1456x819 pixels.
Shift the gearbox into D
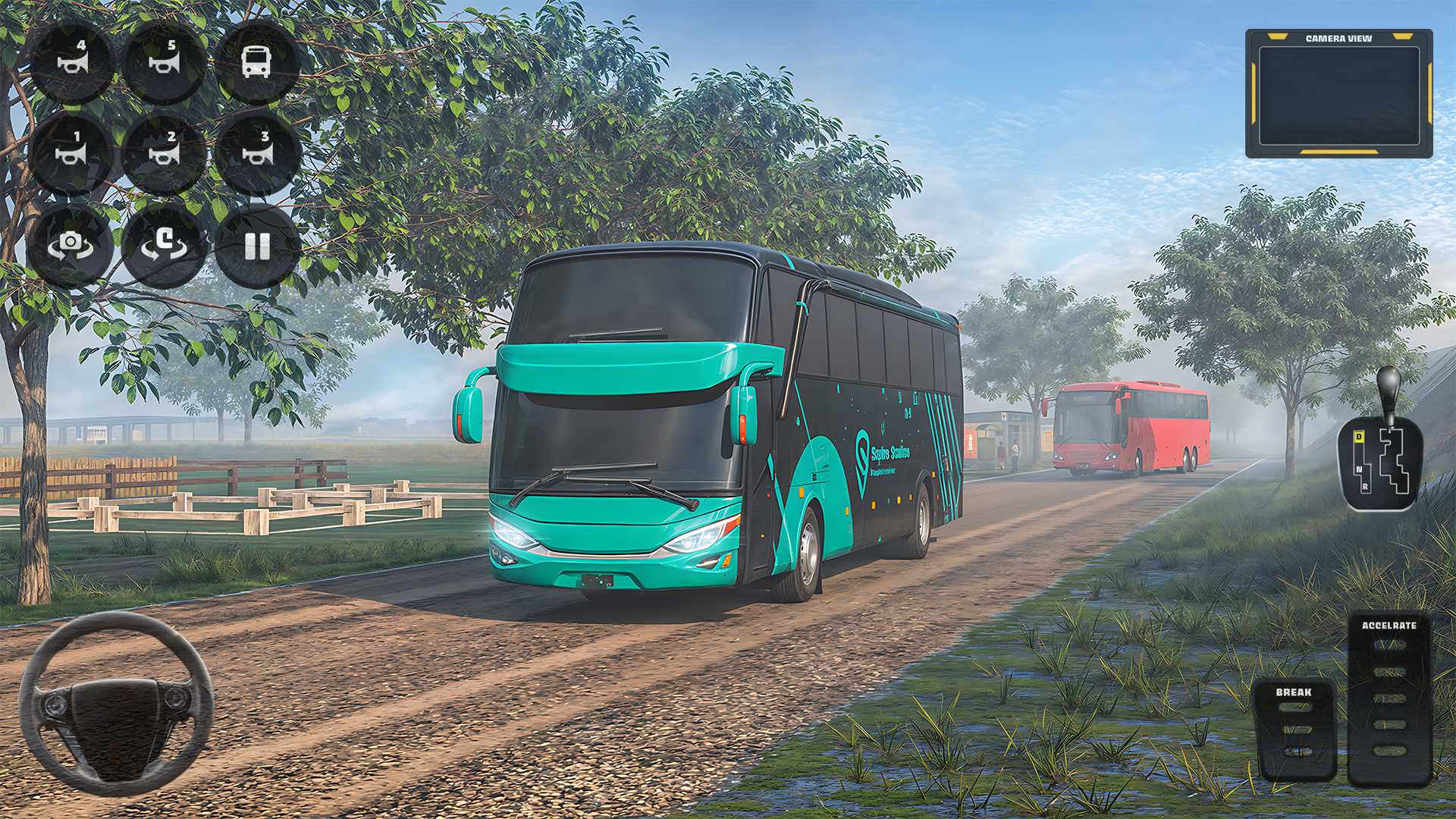1359,437
